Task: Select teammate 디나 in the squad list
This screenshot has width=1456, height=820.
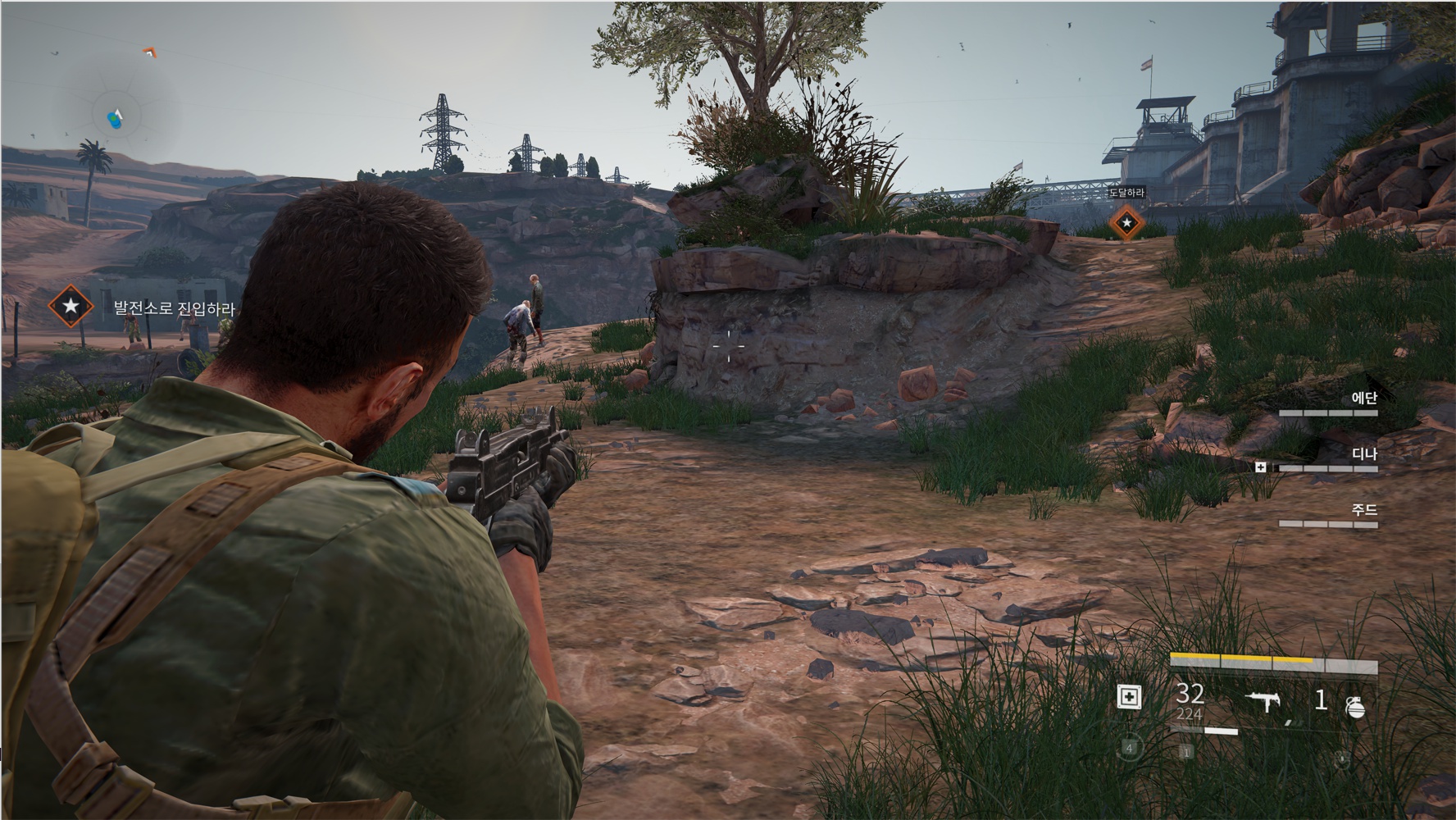Action: 1364,454
